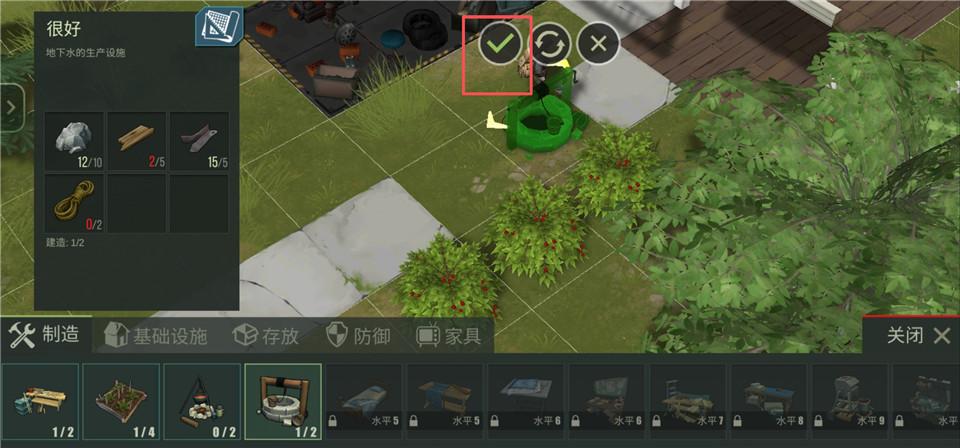Cancel placement with the round X button

[599, 43]
